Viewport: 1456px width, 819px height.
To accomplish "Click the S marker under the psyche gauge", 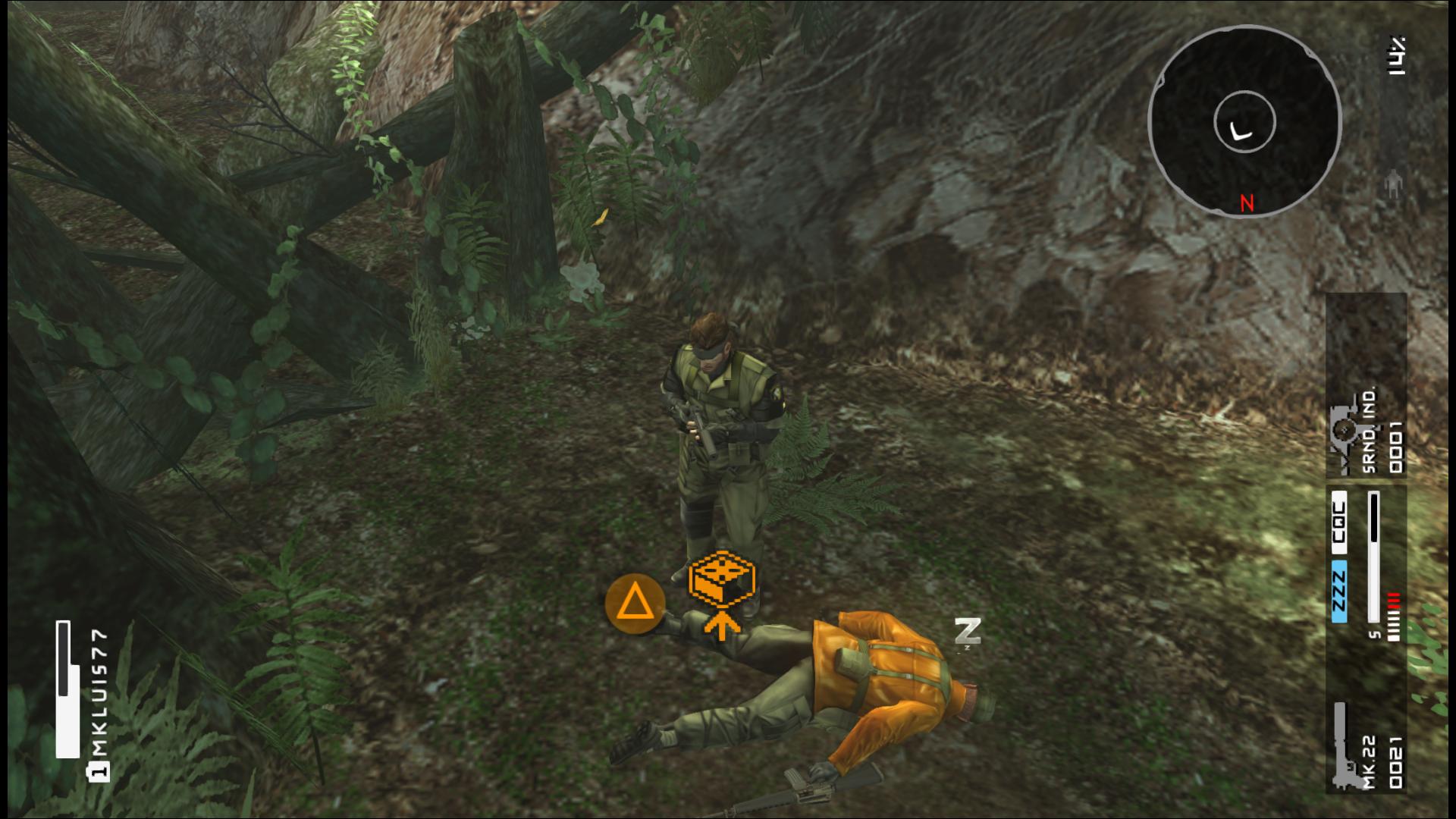I will click(x=1374, y=635).
